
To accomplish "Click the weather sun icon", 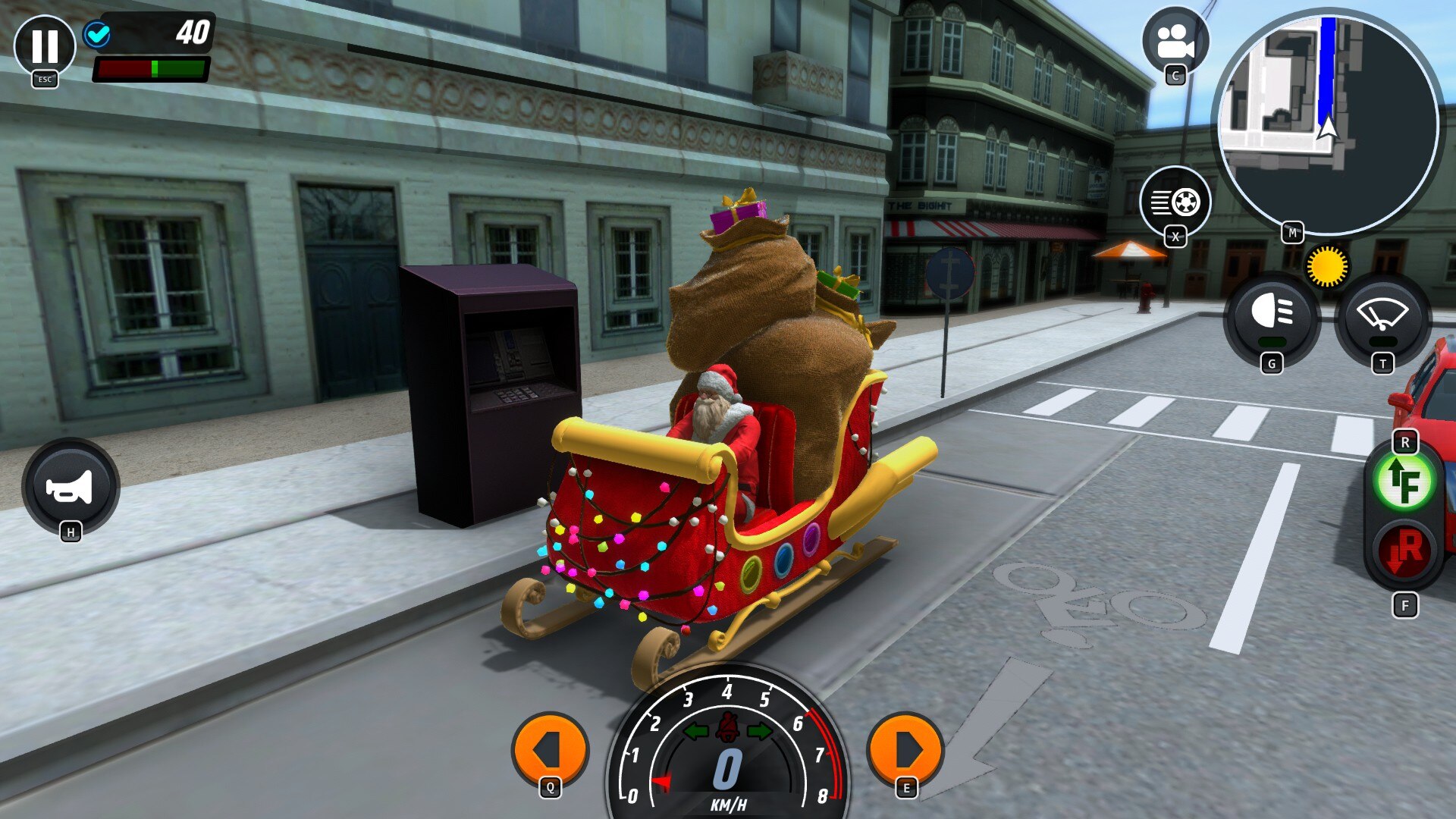I will 1326,266.
